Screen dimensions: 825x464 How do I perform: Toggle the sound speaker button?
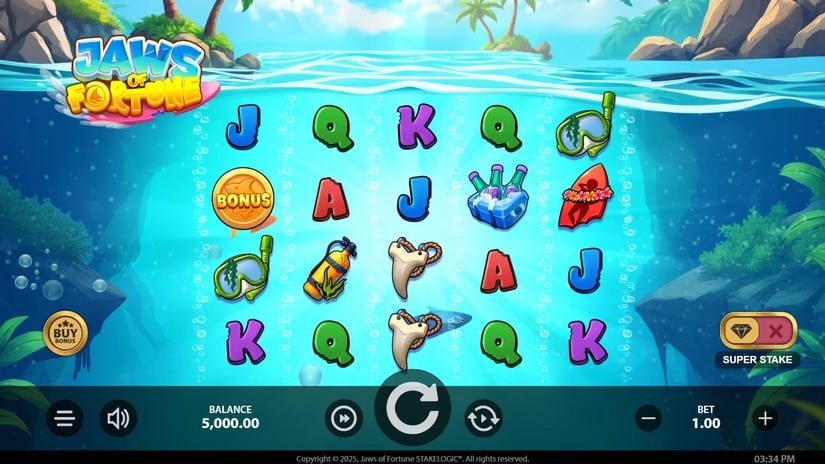[x=118, y=419]
